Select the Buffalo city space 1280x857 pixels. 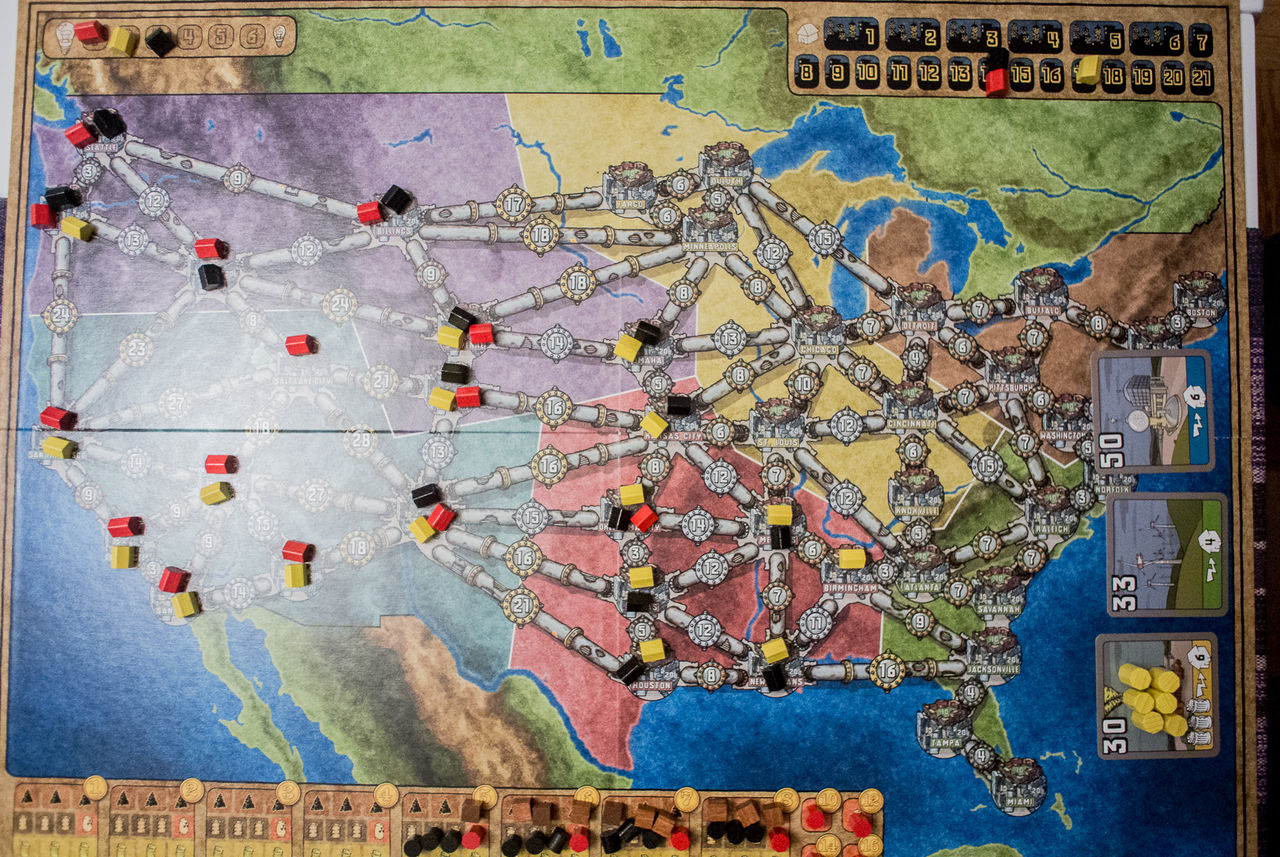(x=1040, y=292)
